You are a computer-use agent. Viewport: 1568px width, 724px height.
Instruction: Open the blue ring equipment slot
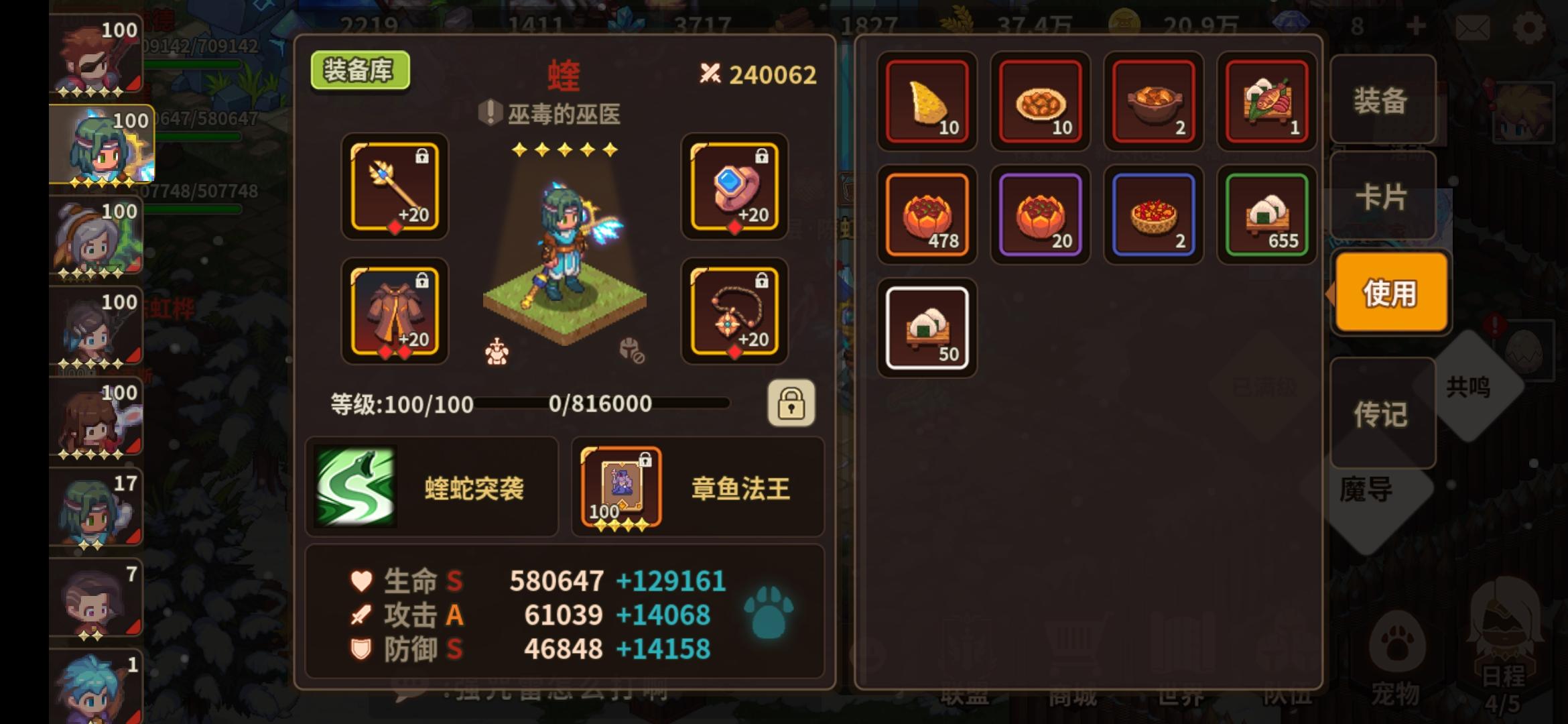[x=735, y=188]
